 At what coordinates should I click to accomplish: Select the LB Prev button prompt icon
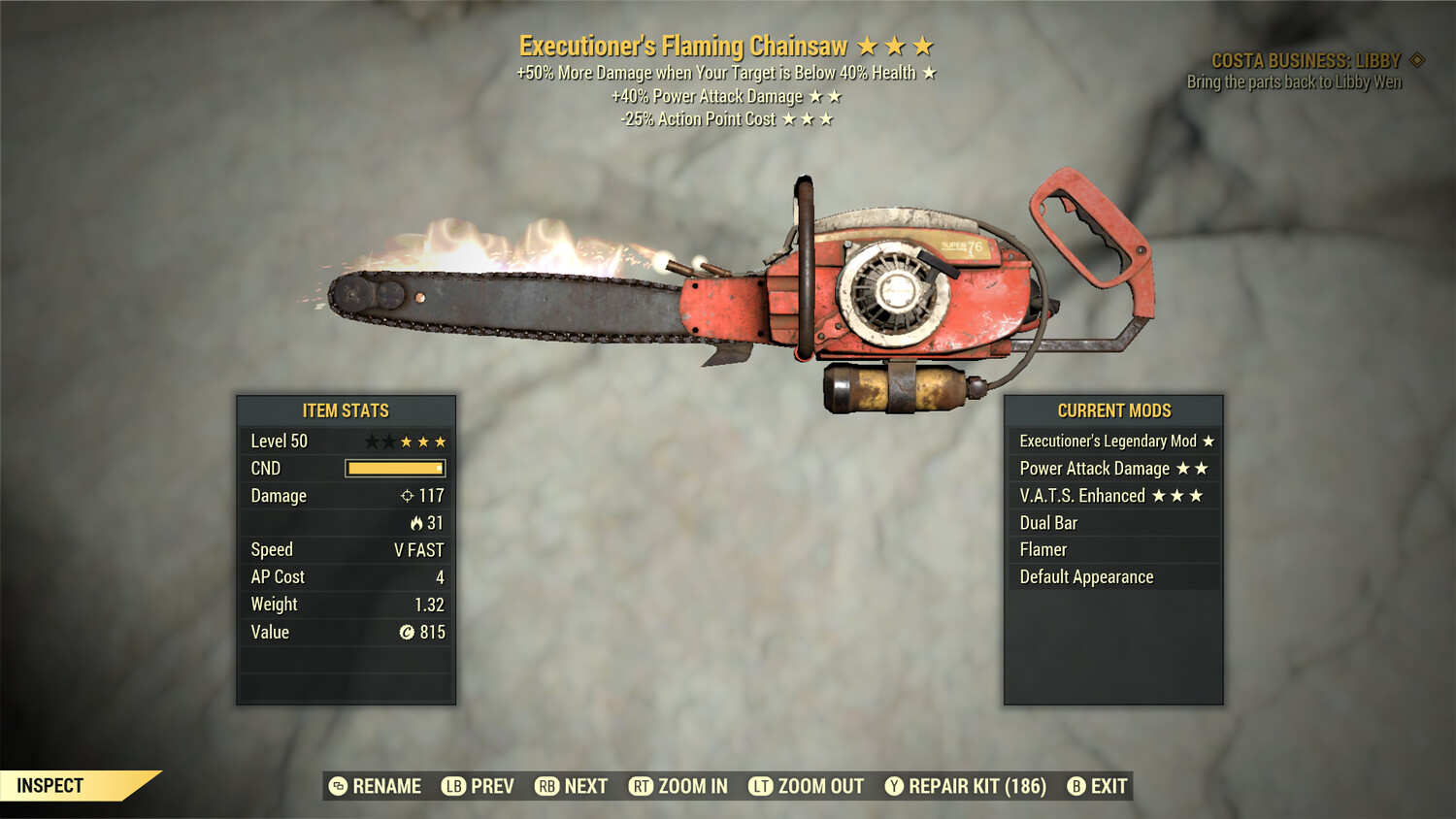[x=452, y=786]
